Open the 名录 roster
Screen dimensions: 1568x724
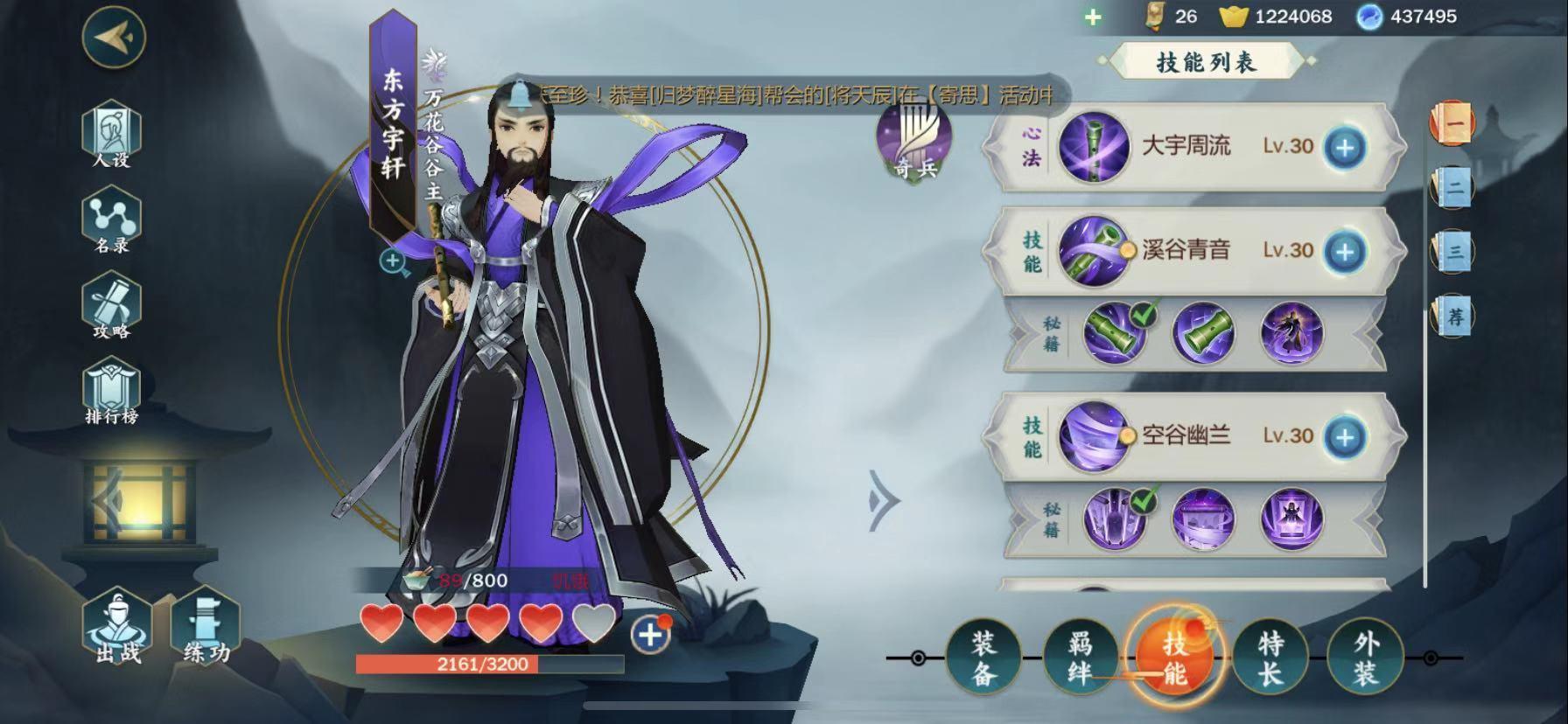(111, 221)
